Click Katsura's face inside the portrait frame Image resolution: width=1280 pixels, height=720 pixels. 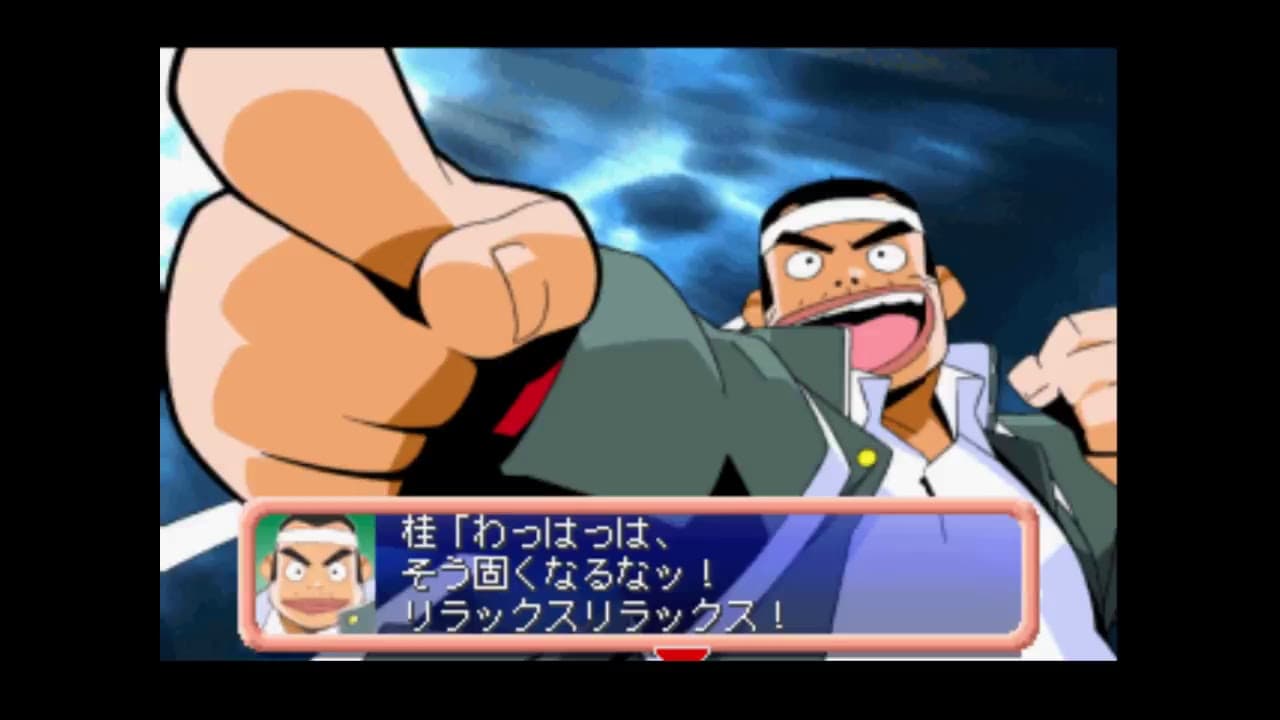(x=318, y=580)
